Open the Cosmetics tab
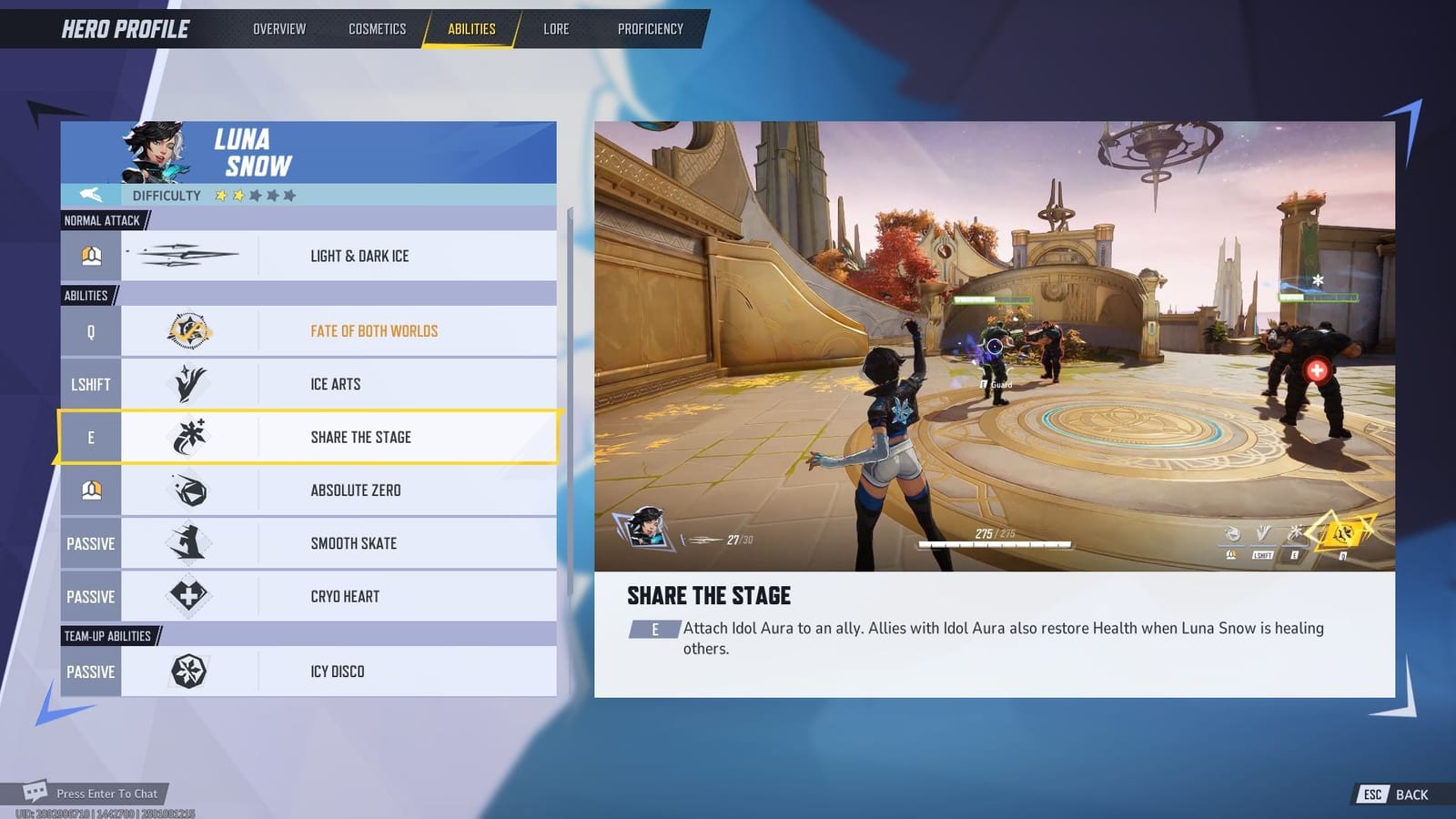The height and width of the screenshot is (819, 1456). coord(376,28)
